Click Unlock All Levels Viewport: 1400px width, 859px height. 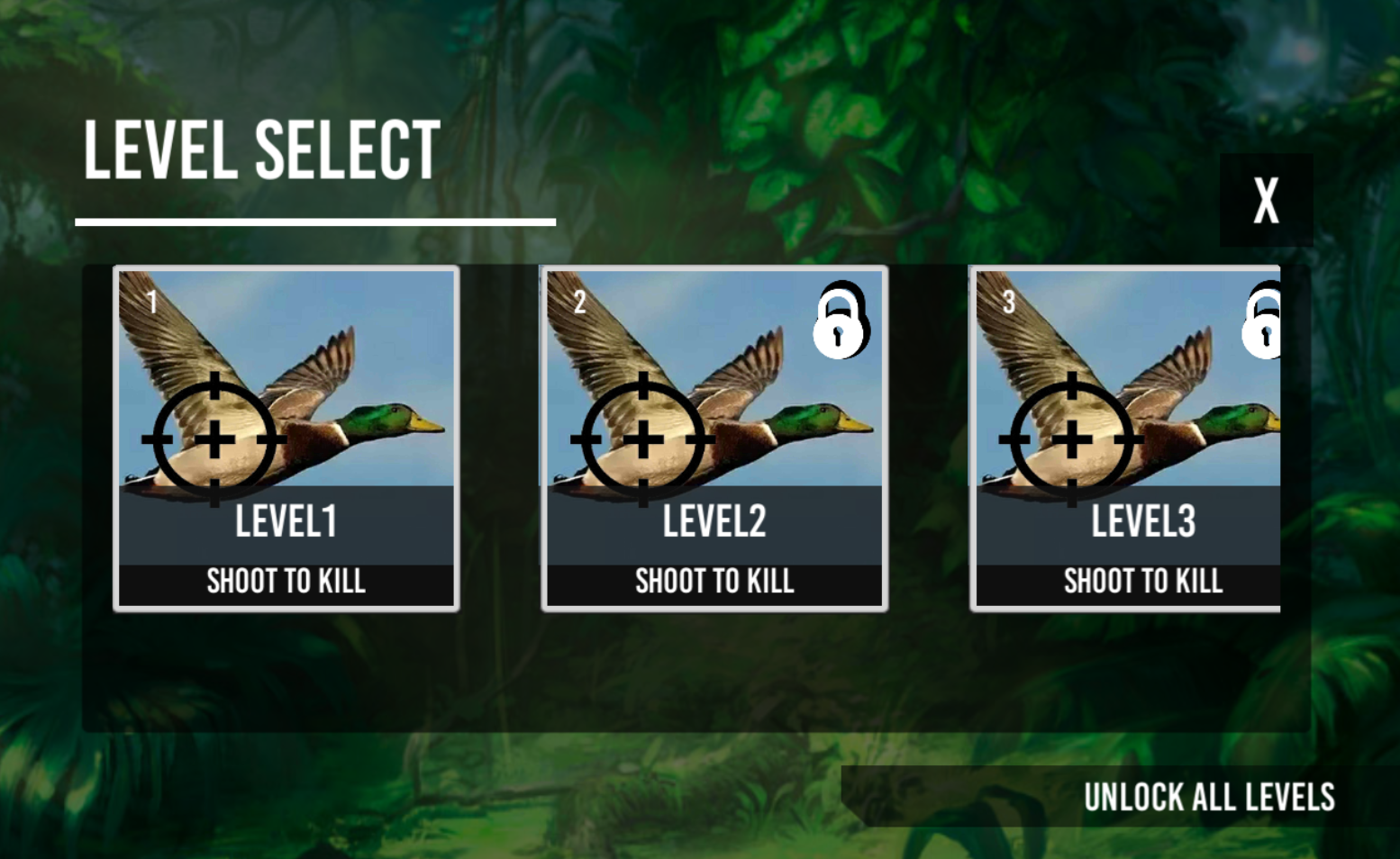coord(1208,797)
